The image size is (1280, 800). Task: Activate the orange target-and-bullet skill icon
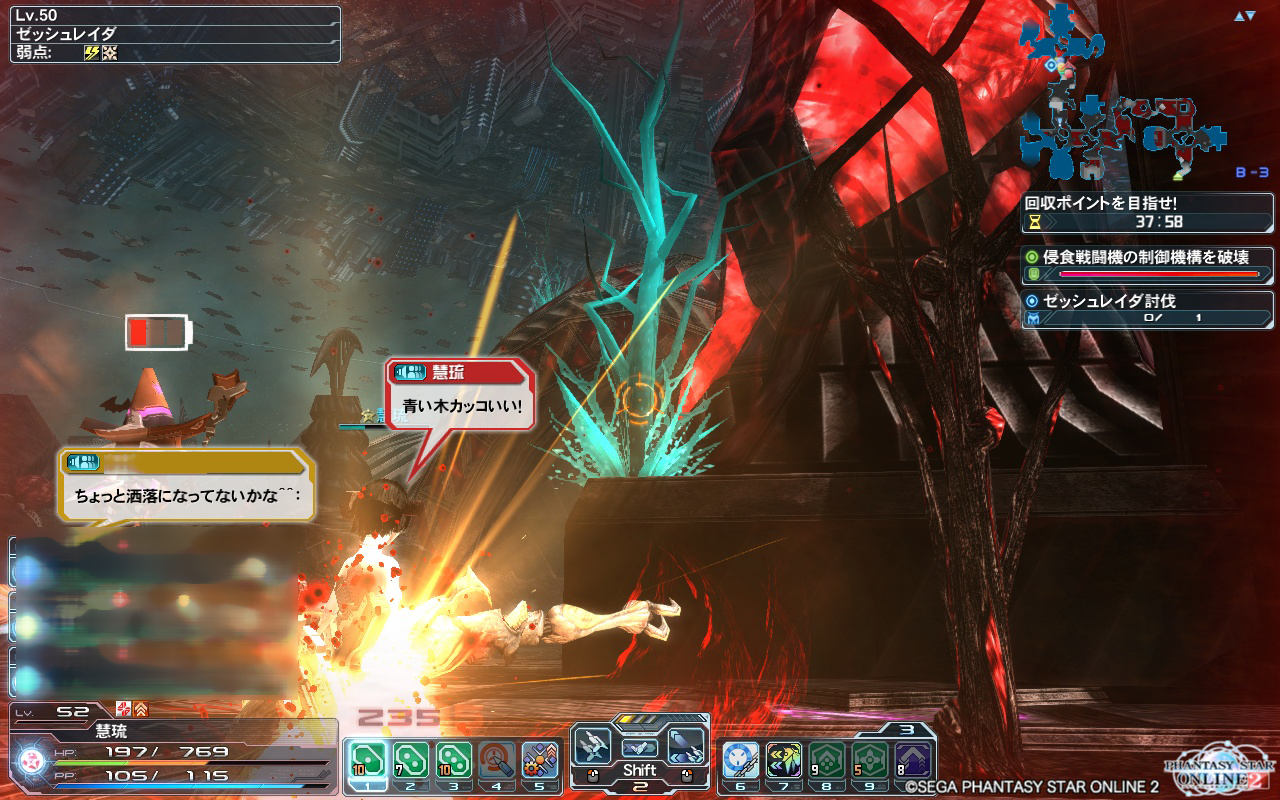tap(497, 760)
